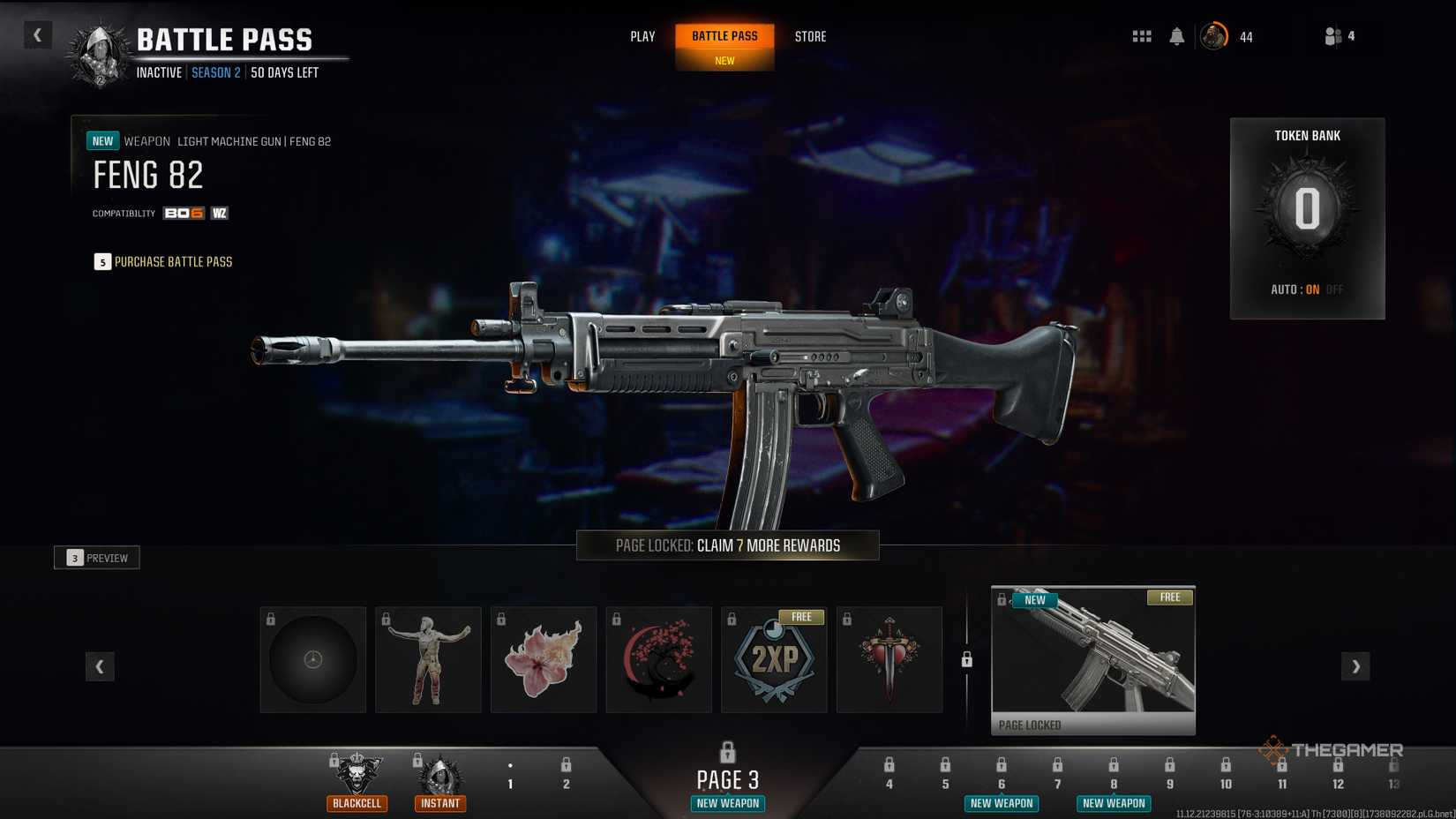This screenshot has height=819, width=1456.
Task: Select the Battle Pass tab
Action: pos(724,37)
